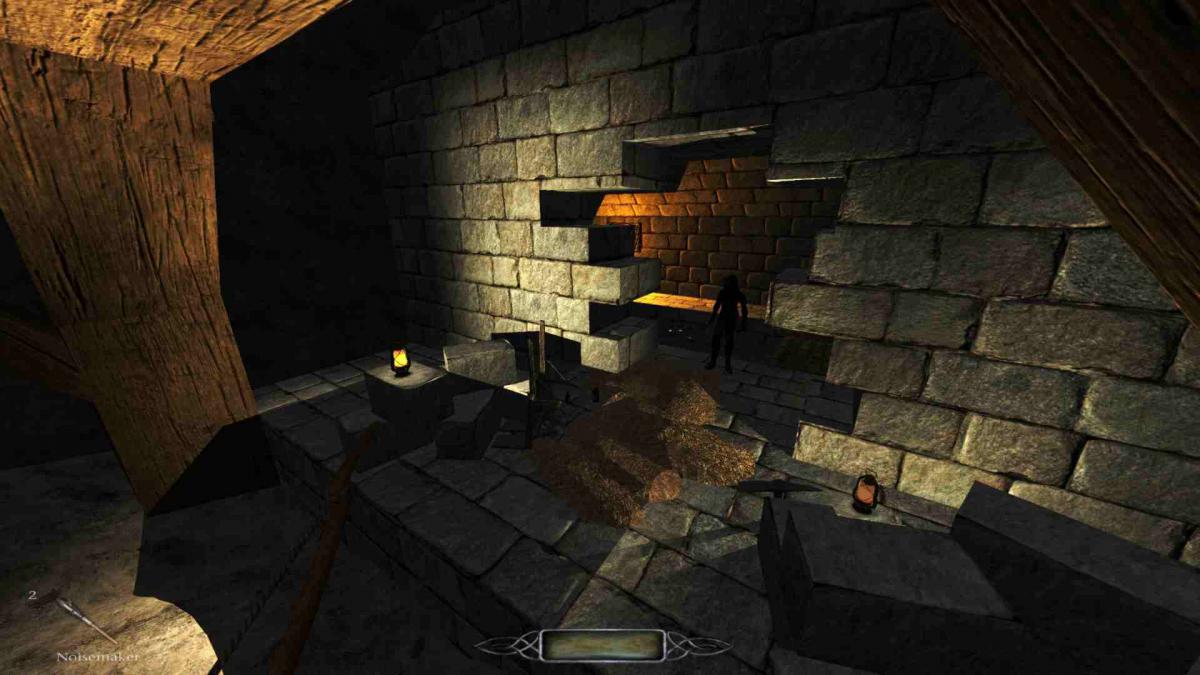
Task: Select the Noisemaker inventory item
Action: coord(87,621)
